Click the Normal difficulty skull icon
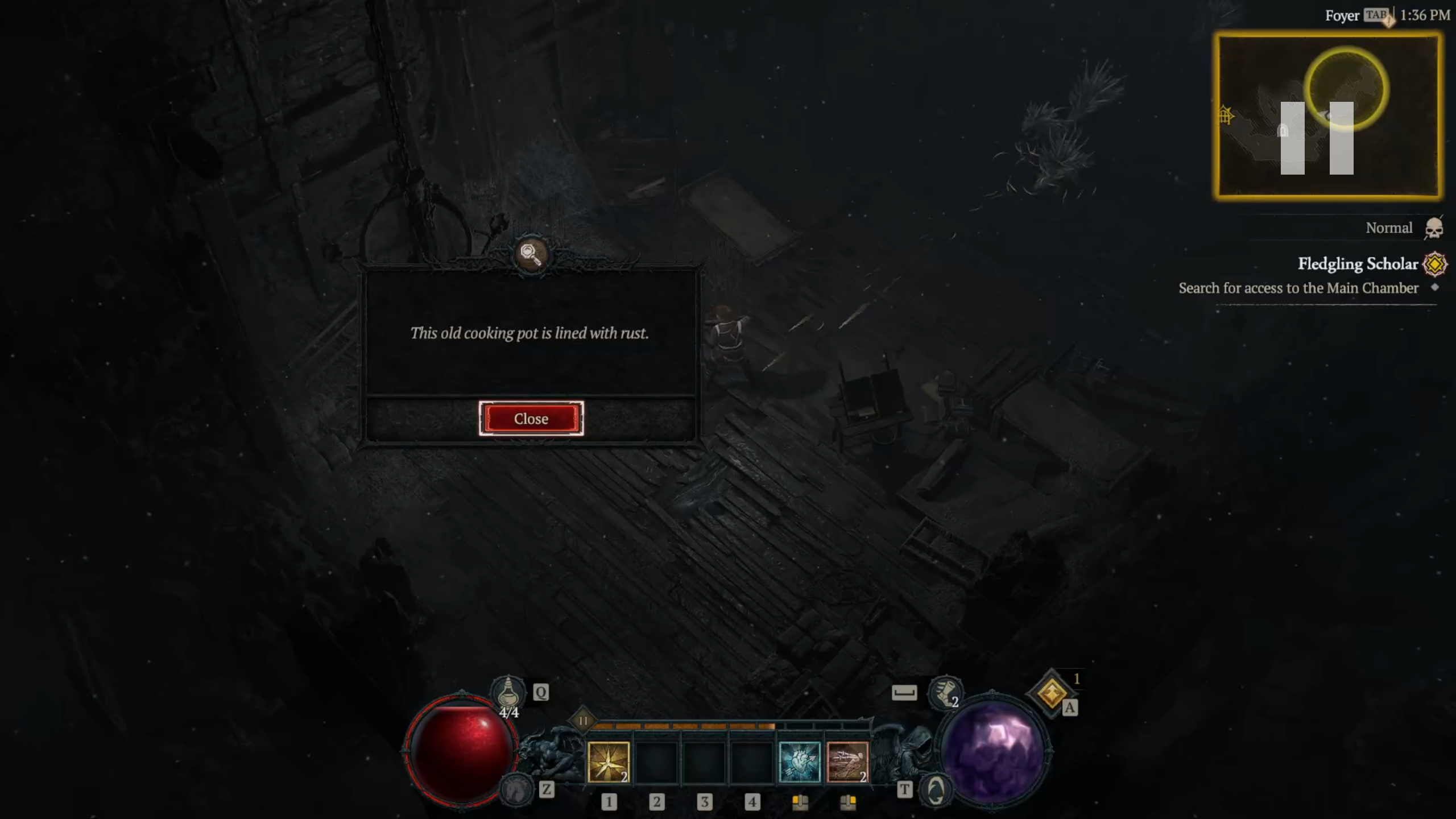 pyautogui.click(x=1433, y=228)
